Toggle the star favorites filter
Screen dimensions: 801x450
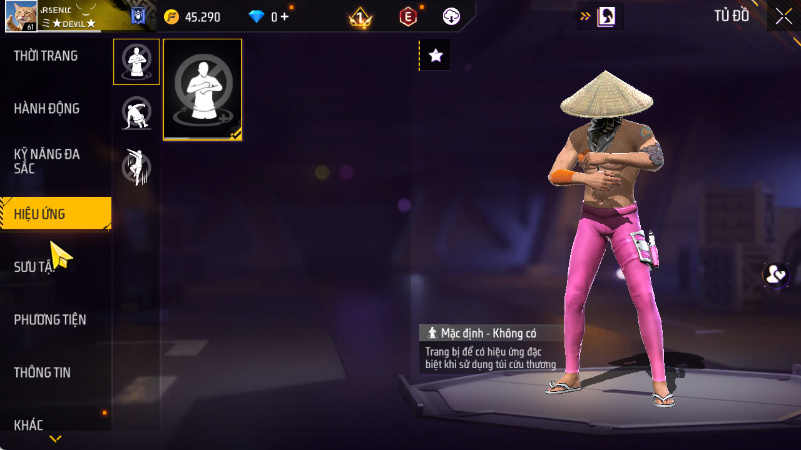pos(435,56)
